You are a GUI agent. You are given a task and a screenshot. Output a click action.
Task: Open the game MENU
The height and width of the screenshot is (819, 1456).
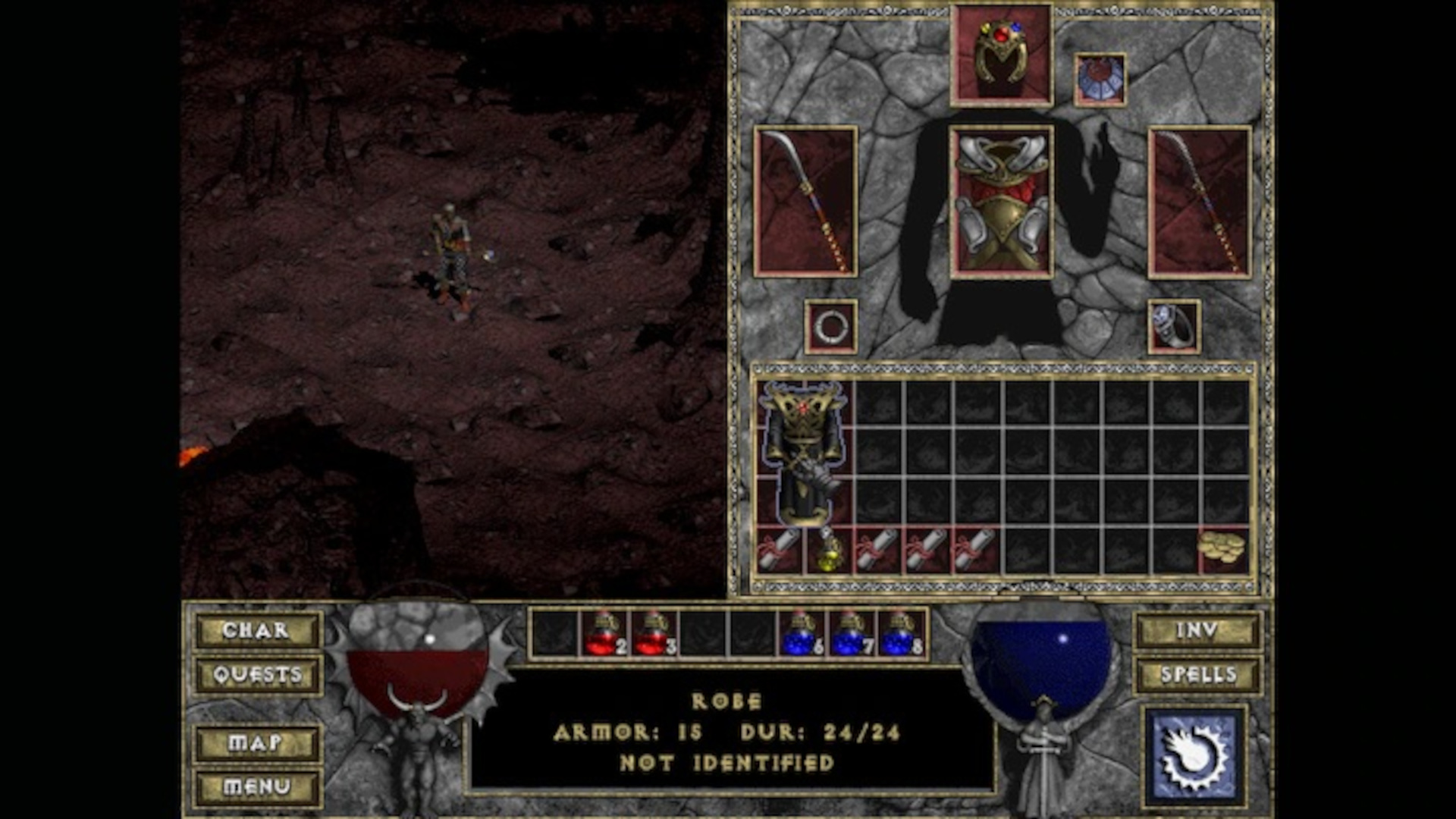(258, 786)
